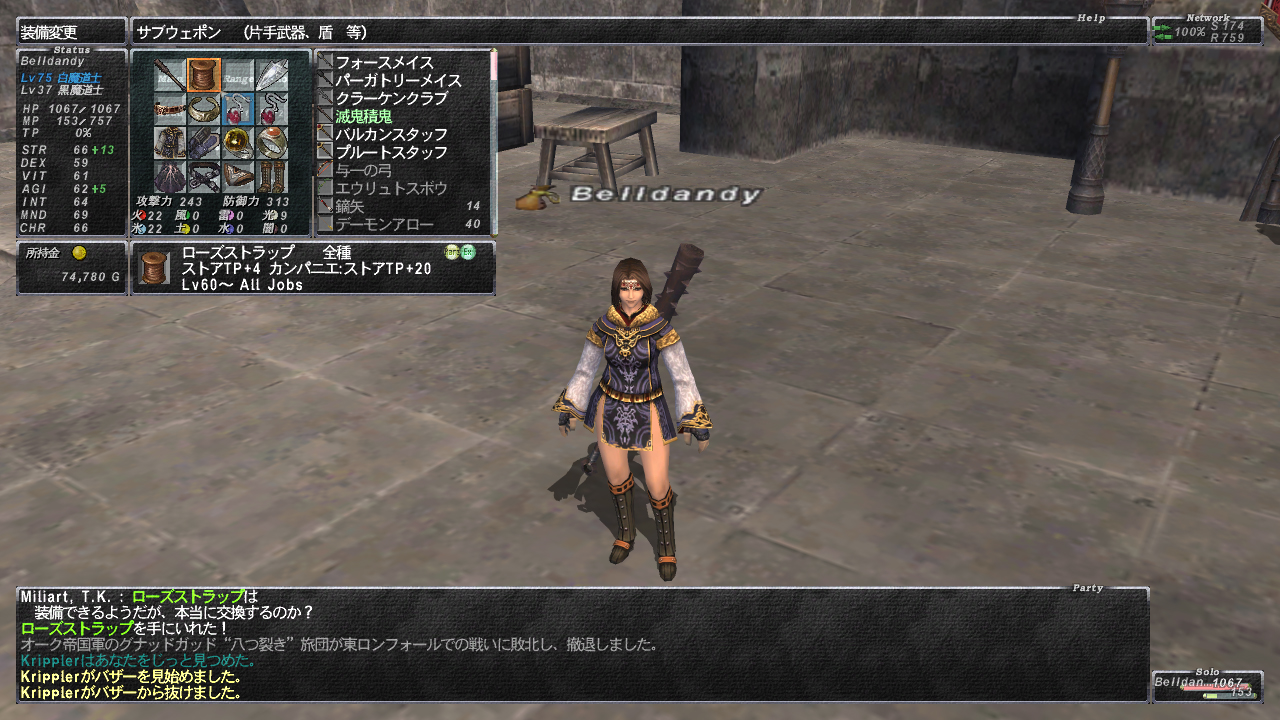
Task: Select the empty Range equipment slot
Action: pyautogui.click(x=238, y=75)
